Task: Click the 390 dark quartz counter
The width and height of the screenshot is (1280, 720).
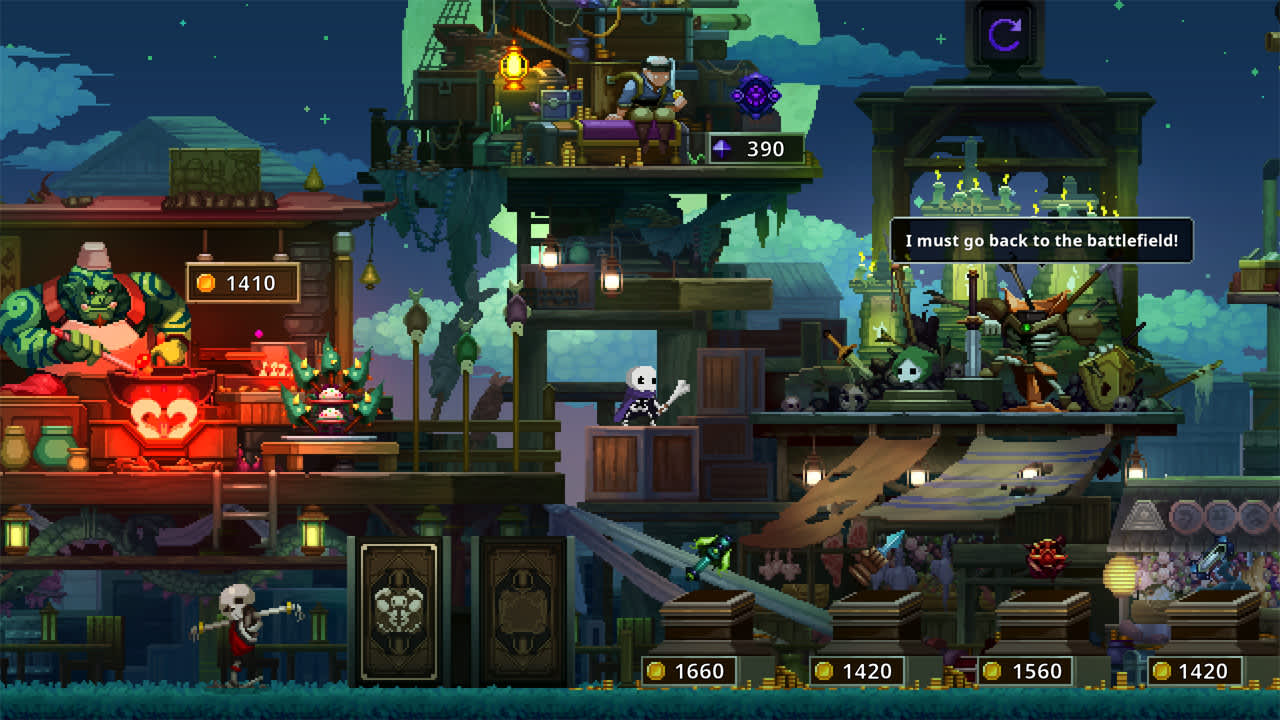Action: (x=756, y=146)
